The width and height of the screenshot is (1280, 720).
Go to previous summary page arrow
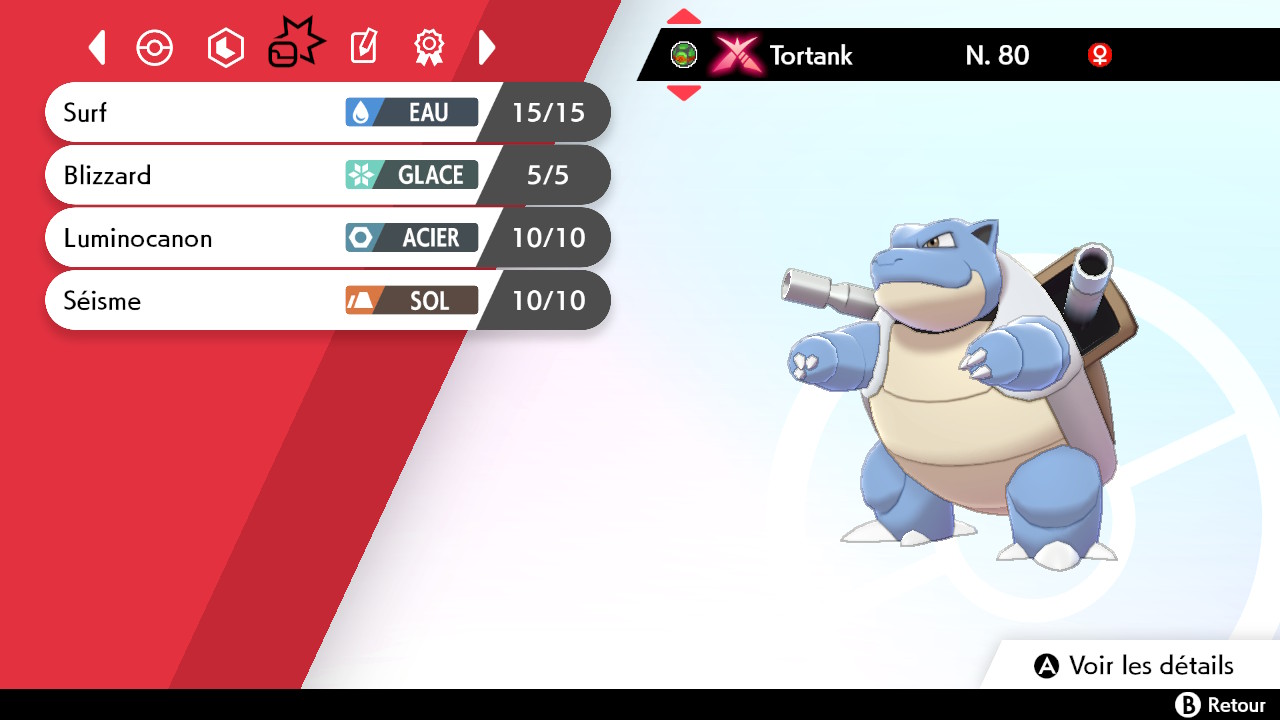pyautogui.click(x=97, y=47)
